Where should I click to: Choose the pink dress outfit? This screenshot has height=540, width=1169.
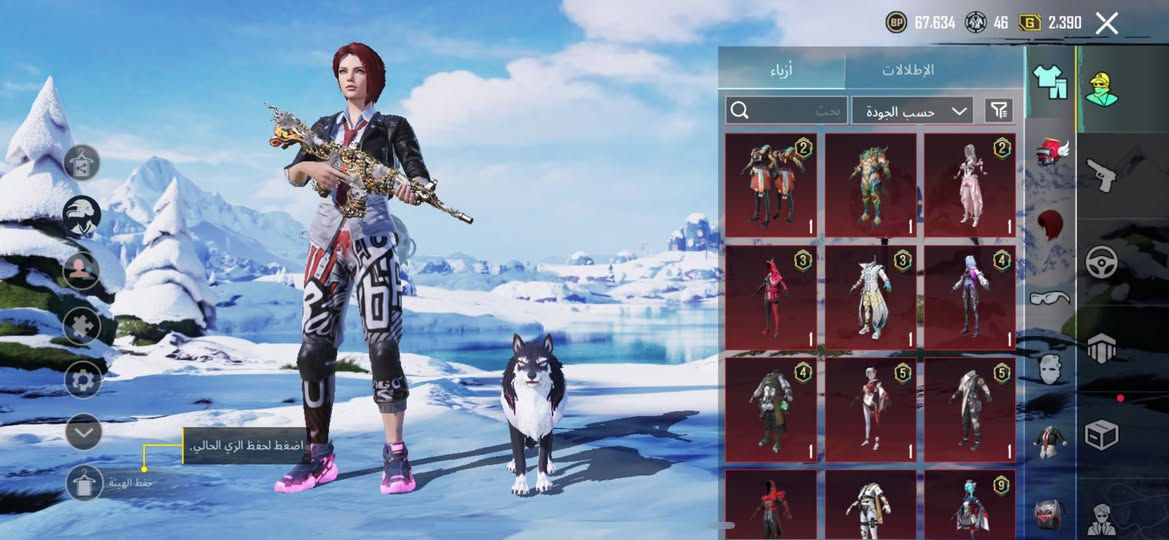coord(969,185)
